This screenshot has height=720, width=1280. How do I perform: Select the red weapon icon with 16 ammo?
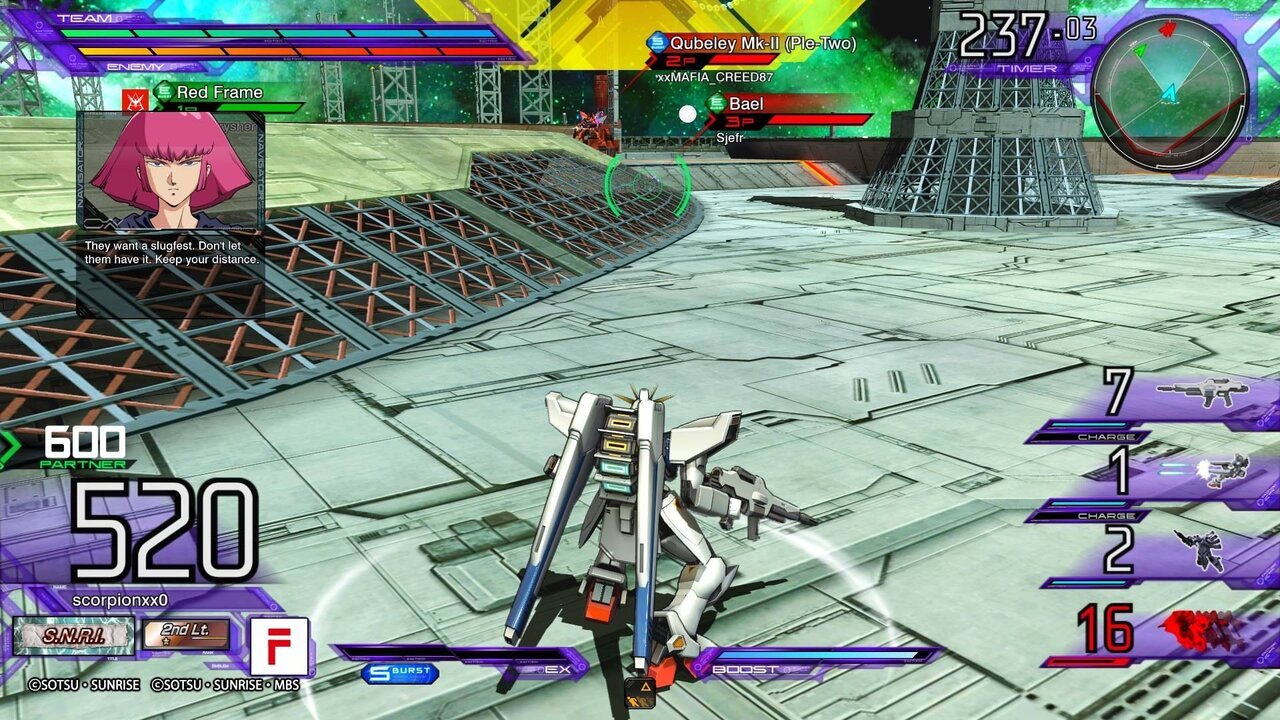click(x=1203, y=631)
